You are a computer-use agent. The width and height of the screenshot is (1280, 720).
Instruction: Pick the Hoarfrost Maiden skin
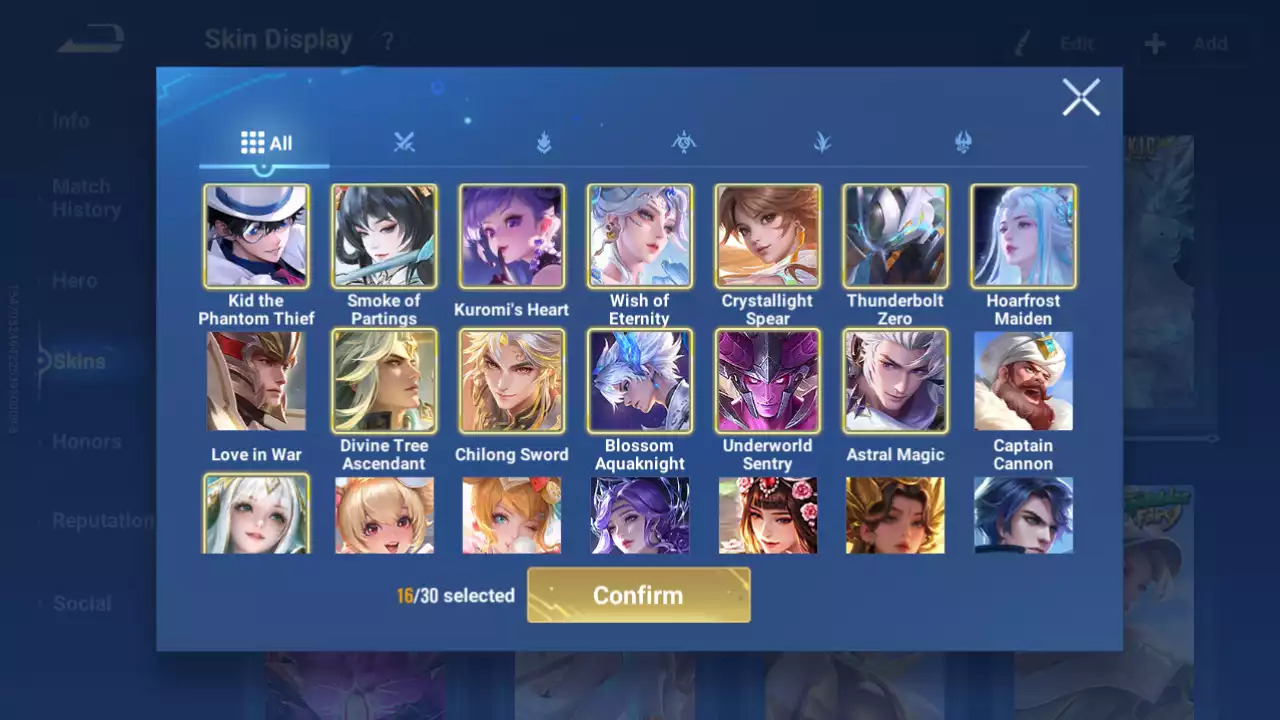tap(1023, 236)
